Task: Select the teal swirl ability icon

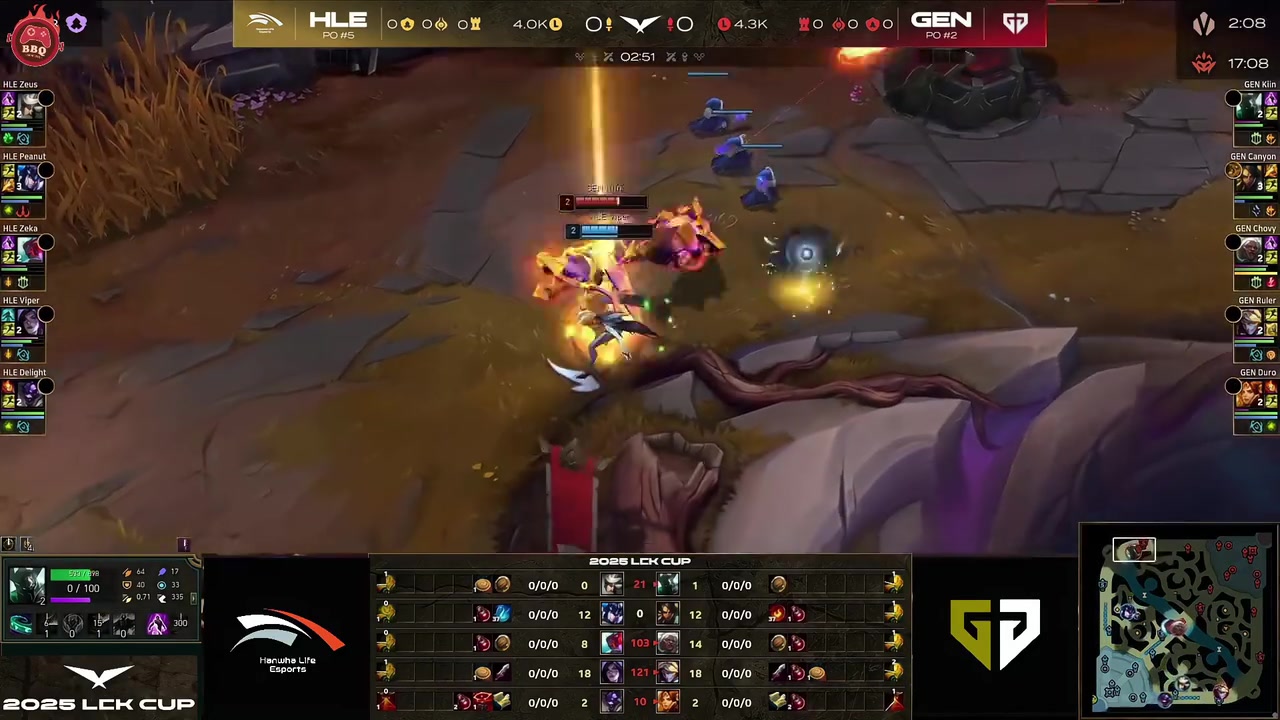Action: click(x=21, y=626)
